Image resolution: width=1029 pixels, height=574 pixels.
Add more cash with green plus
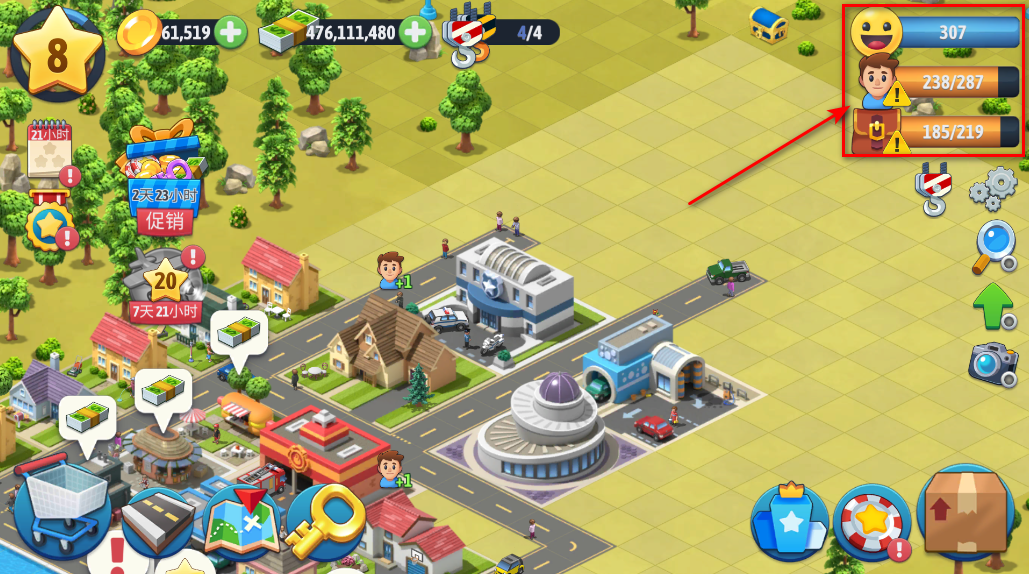coord(415,33)
